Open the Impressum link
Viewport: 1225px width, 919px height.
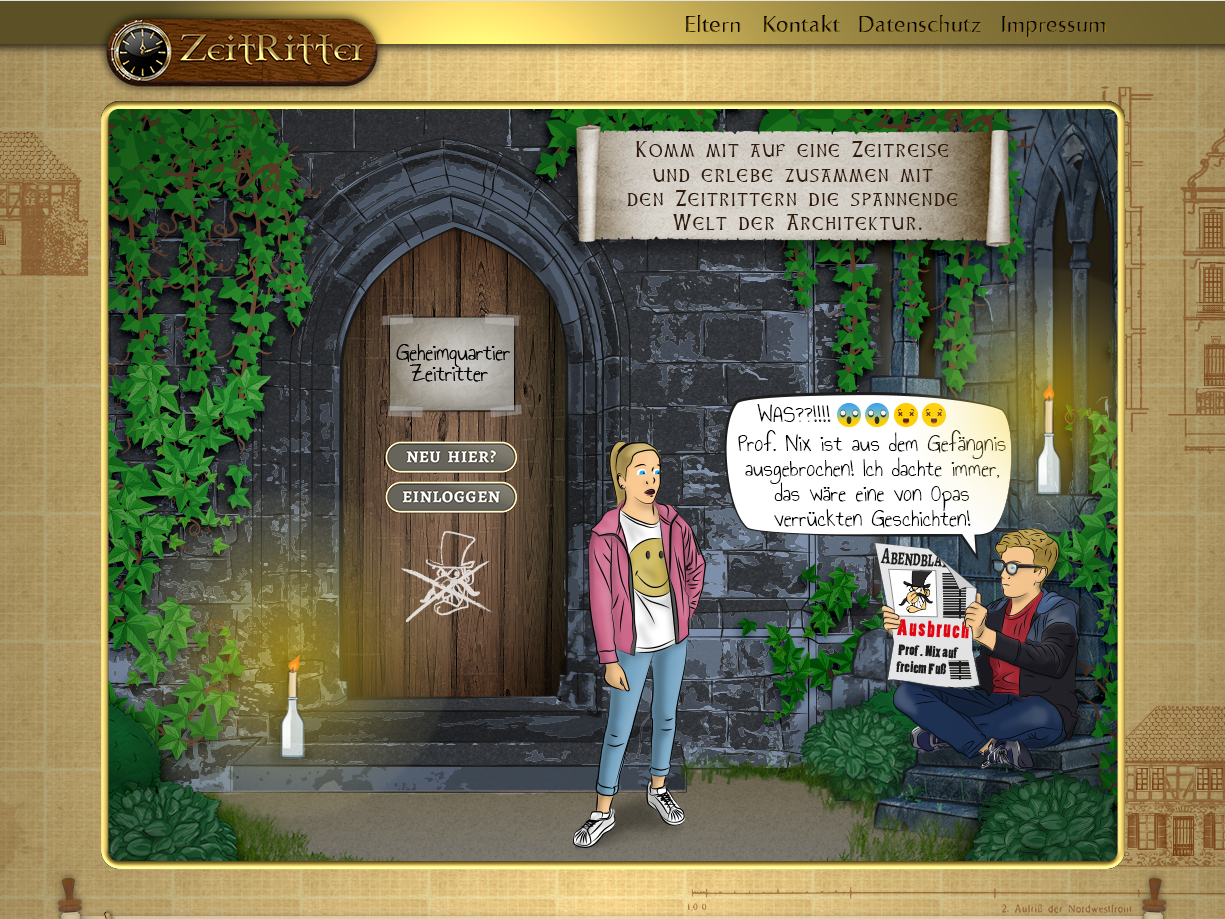tap(1053, 25)
